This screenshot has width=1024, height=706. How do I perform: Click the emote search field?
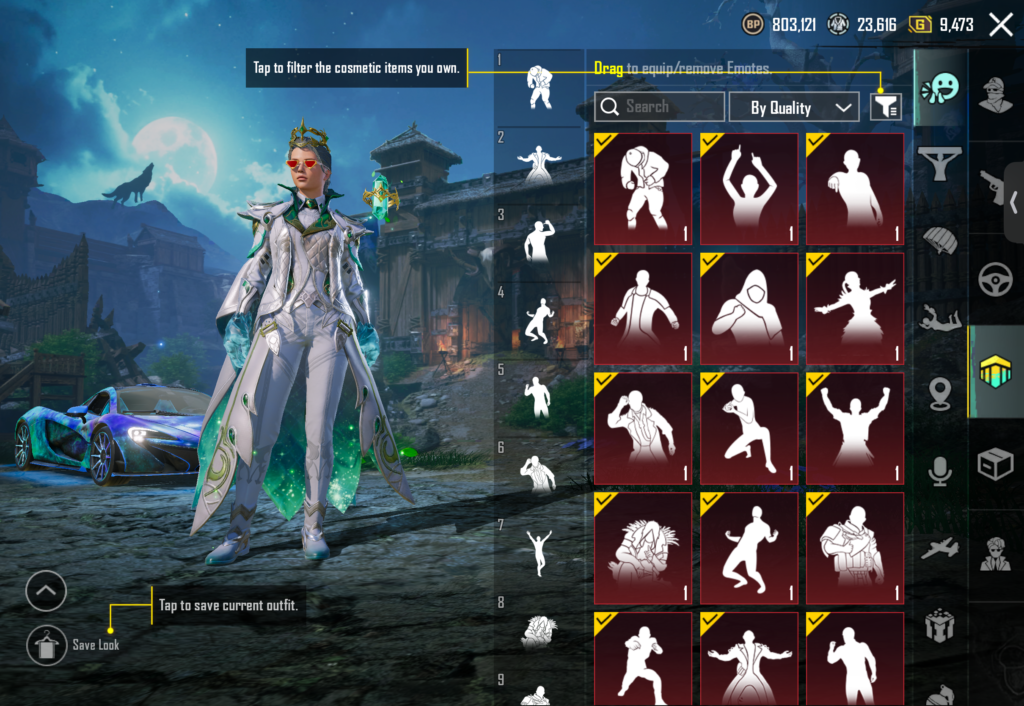tap(659, 107)
